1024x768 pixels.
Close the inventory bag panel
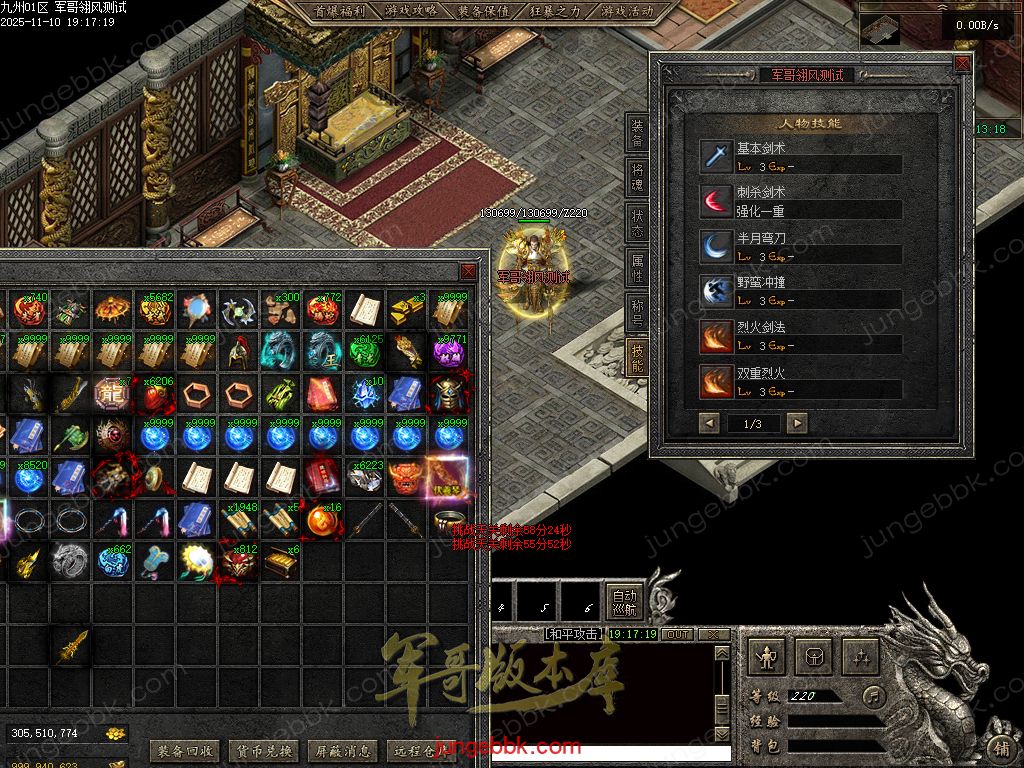(x=468, y=272)
